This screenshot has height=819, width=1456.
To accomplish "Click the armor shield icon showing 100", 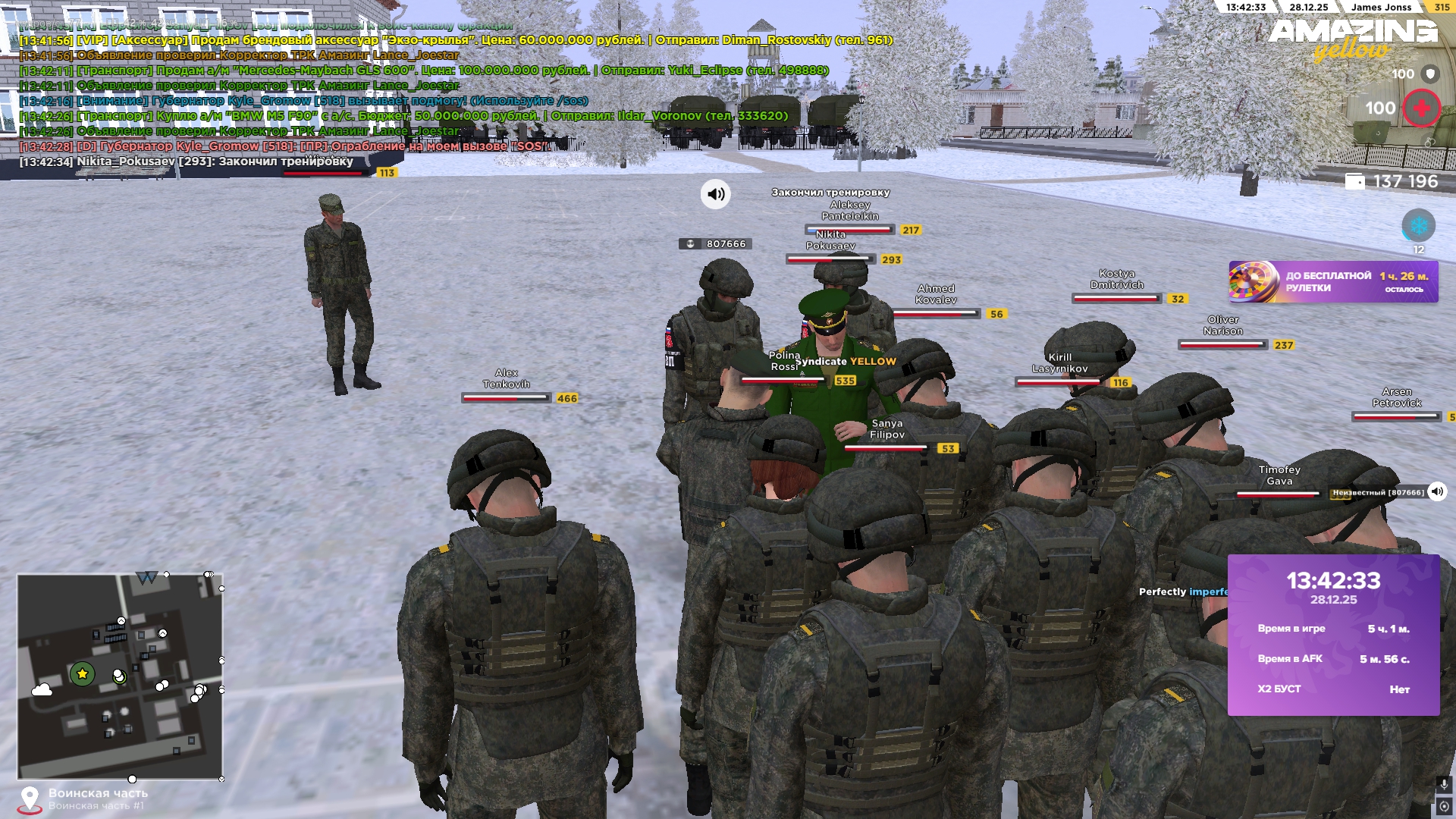I will pyautogui.click(x=1429, y=74).
